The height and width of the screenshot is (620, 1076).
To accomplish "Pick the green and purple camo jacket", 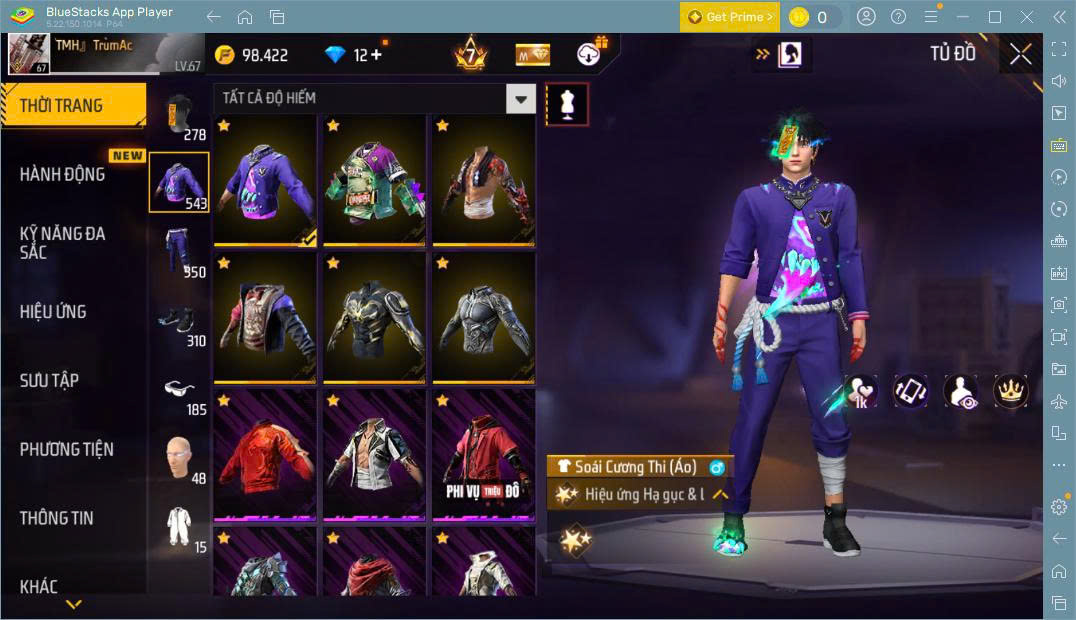I will (374, 180).
